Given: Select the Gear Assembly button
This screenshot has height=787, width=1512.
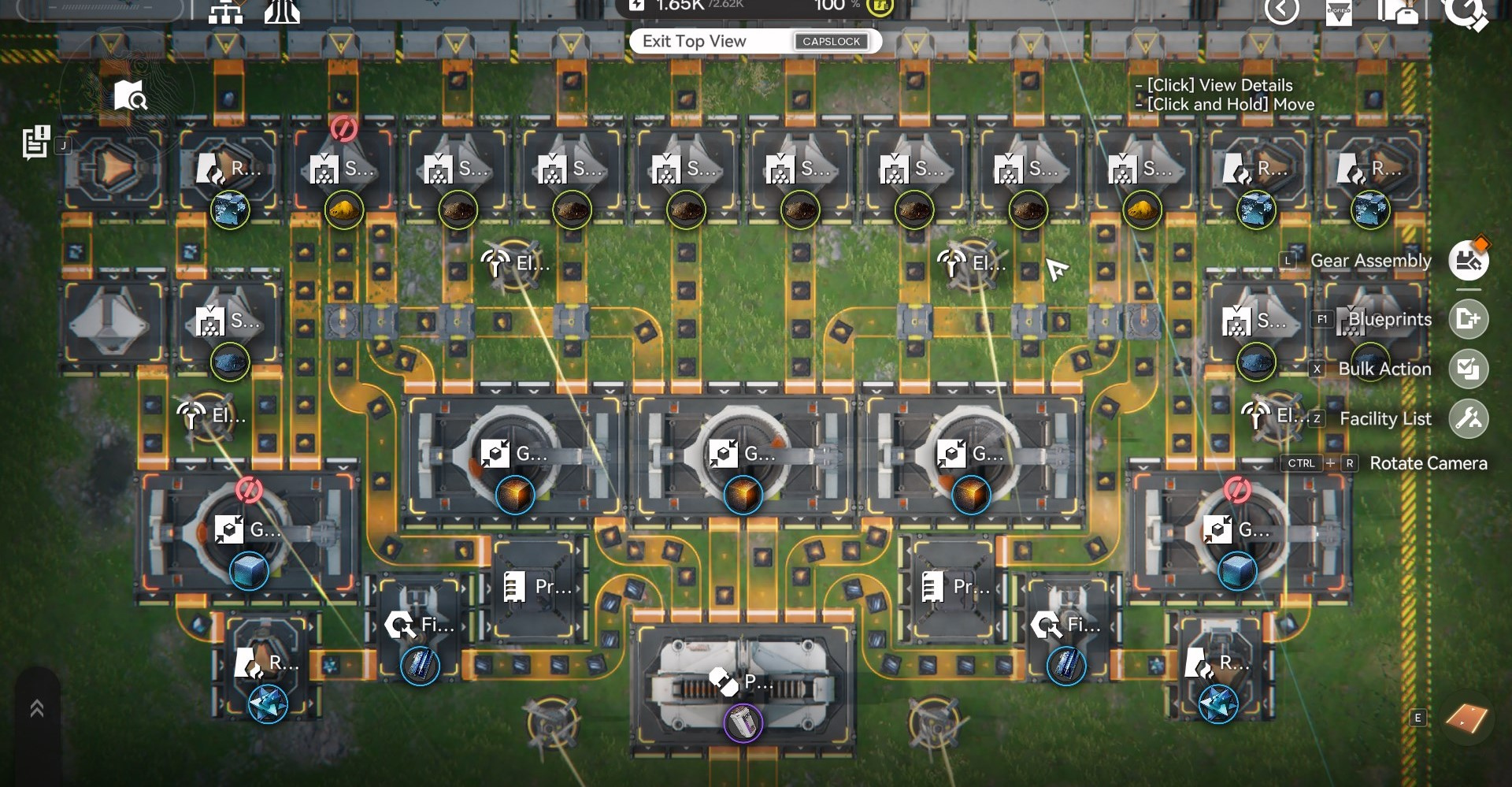Looking at the screenshot, I should tap(1468, 260).
